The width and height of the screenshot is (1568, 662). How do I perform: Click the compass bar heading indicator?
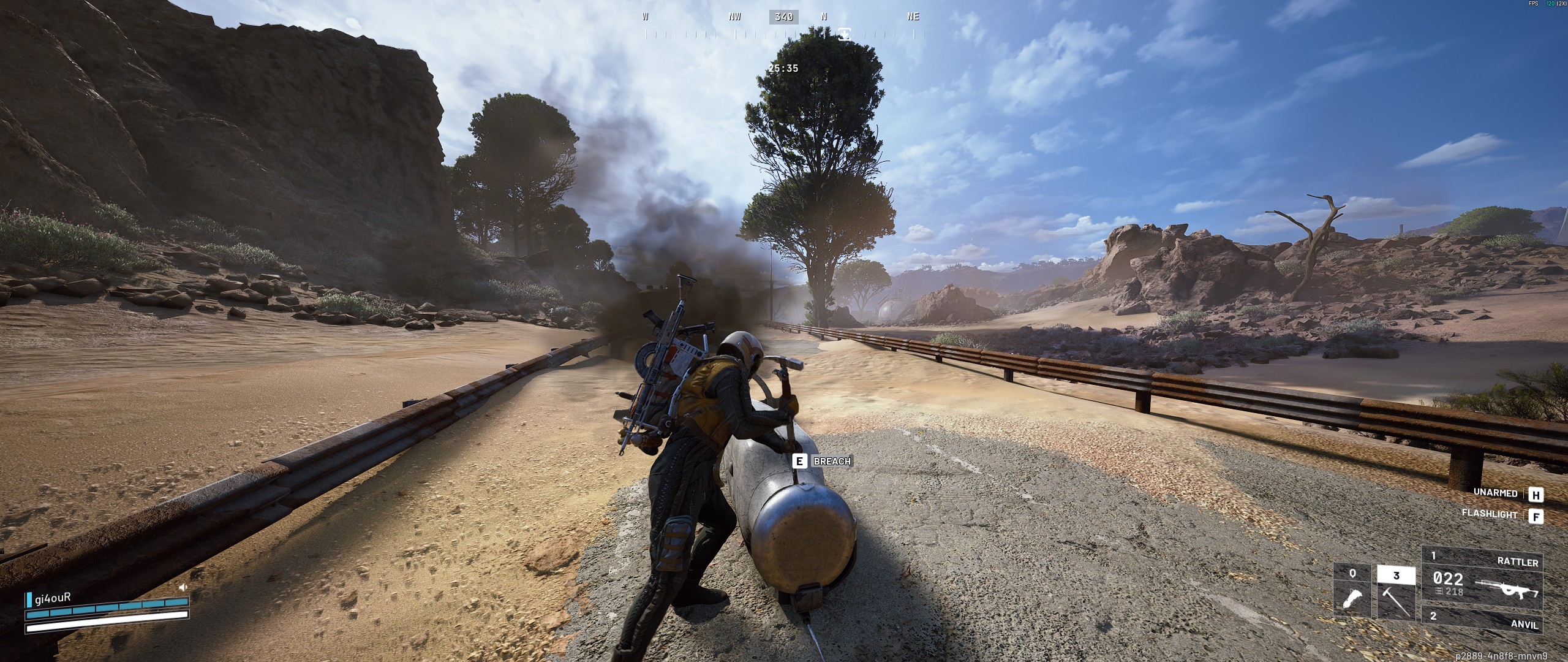pyautogui.click(x=783, y=17)
